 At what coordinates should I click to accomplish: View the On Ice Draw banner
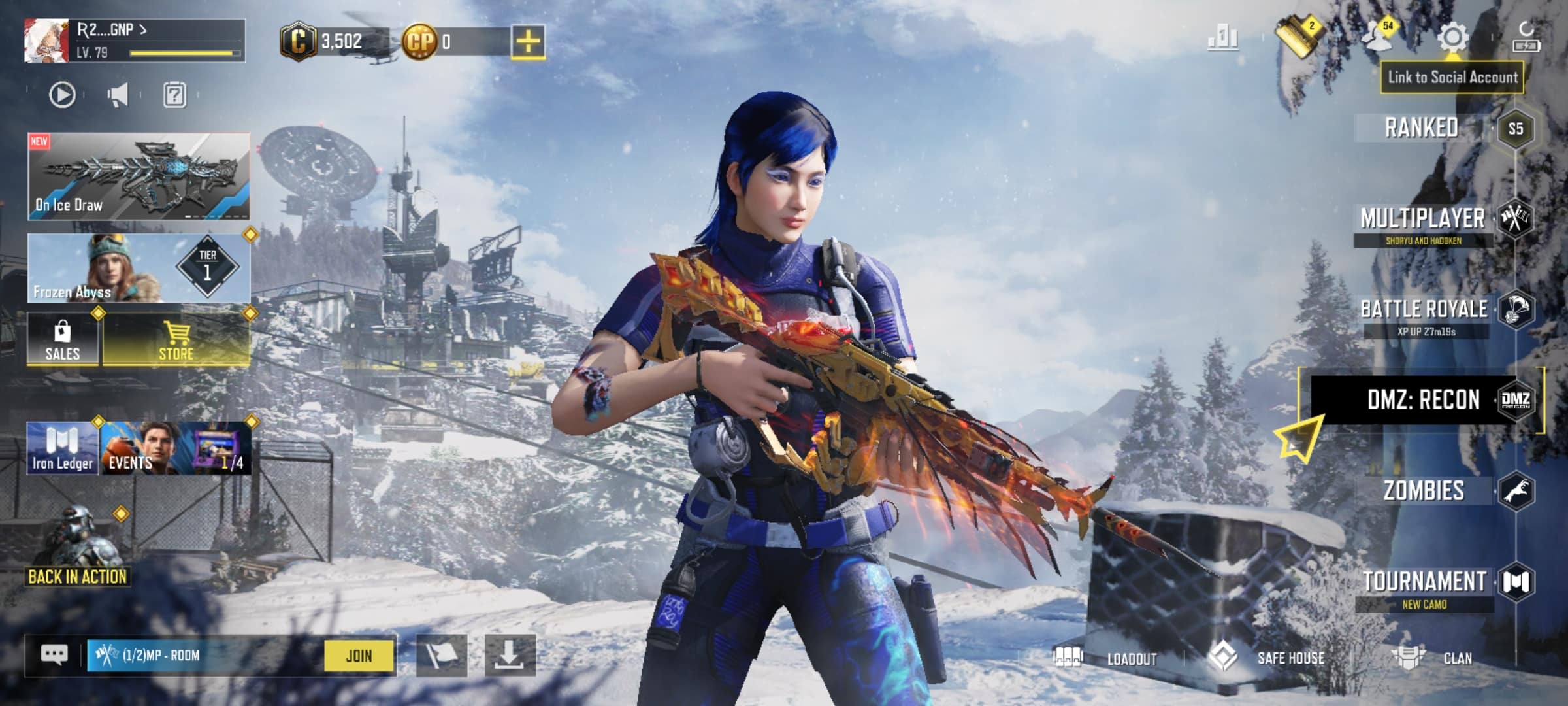click(x=139, y=175)
